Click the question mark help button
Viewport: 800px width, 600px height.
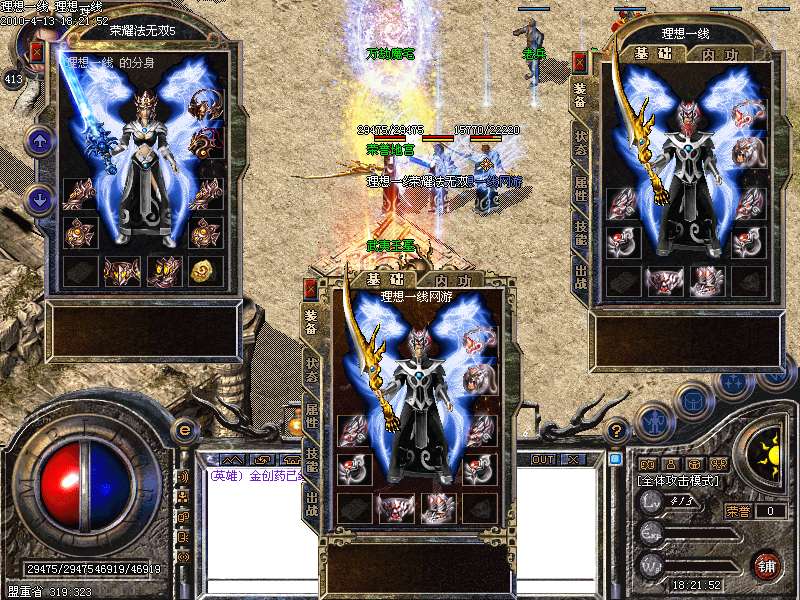(617, 430)
